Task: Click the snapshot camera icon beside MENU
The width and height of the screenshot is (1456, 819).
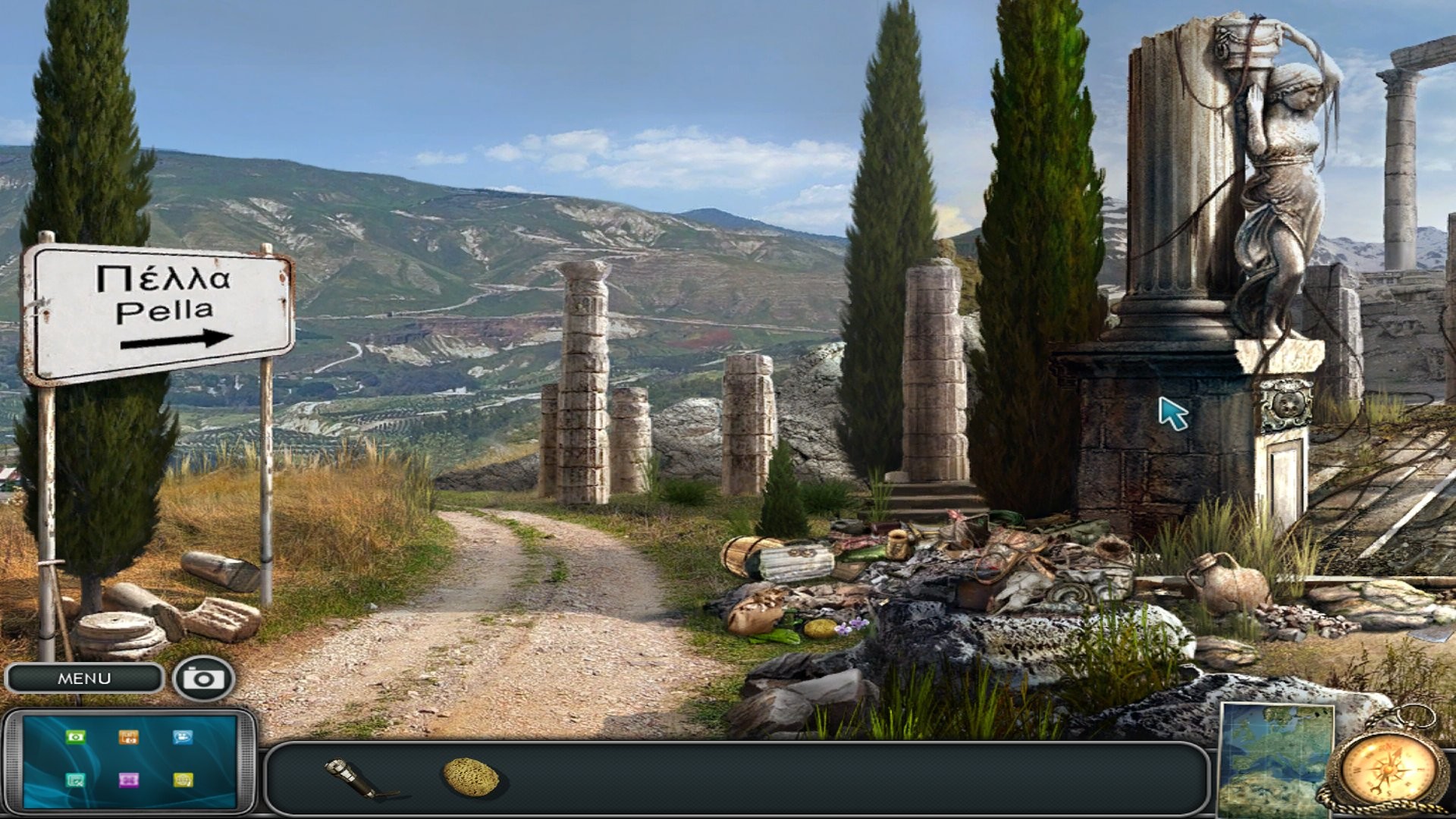Action: [x=202, y=679]
